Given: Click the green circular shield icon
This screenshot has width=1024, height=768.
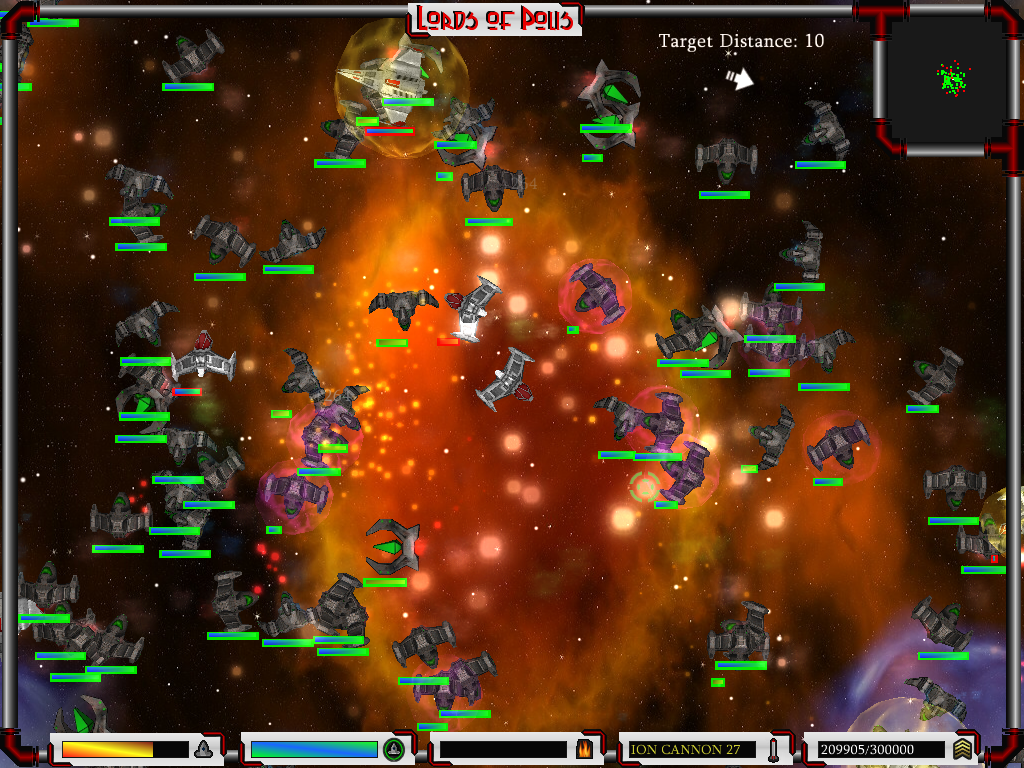Looking at the screenshot, I should coord(394,749).
